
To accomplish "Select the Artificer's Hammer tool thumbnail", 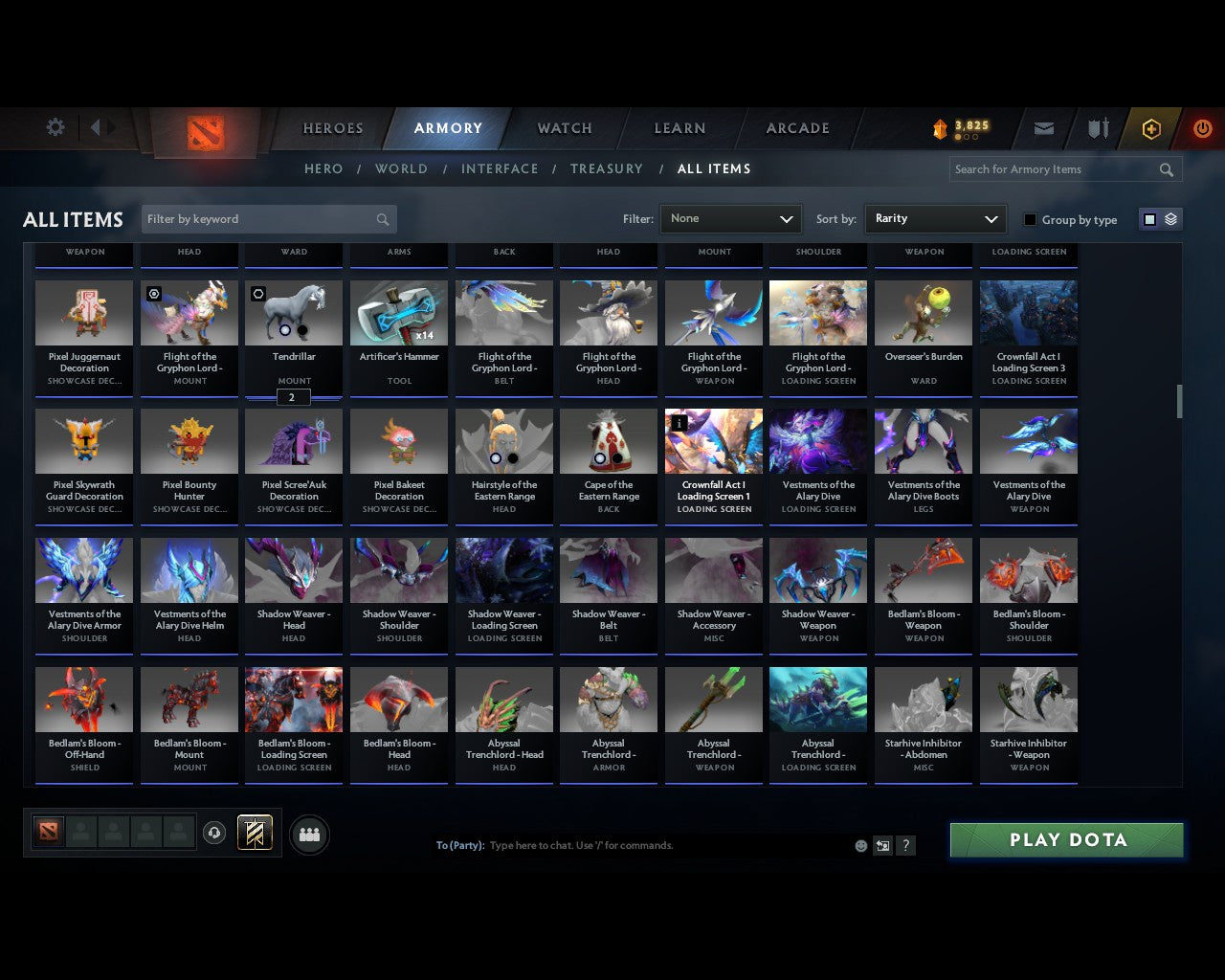I will (399, 312).
